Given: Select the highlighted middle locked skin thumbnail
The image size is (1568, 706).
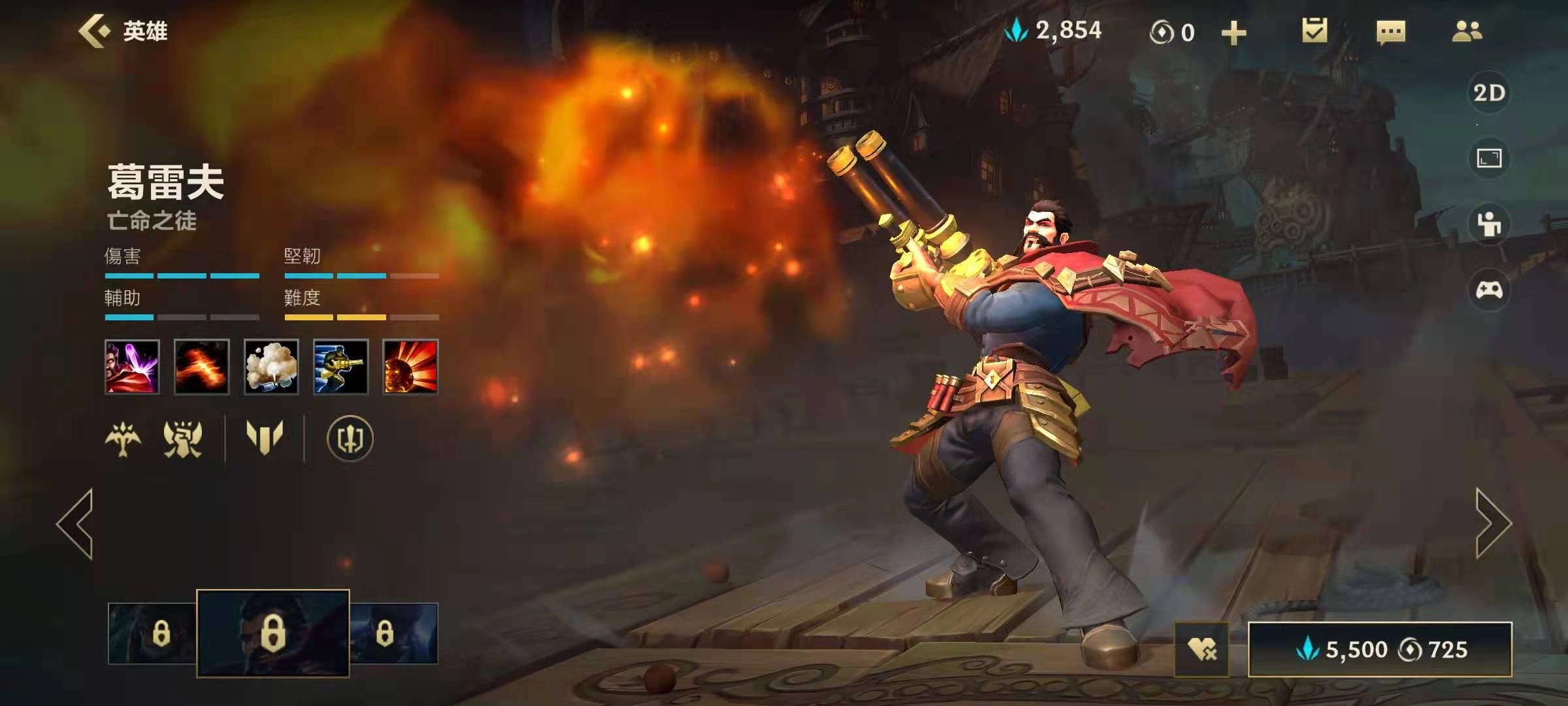Looking at the screenshot, I should pyautogui.click(x=273, y=633).
